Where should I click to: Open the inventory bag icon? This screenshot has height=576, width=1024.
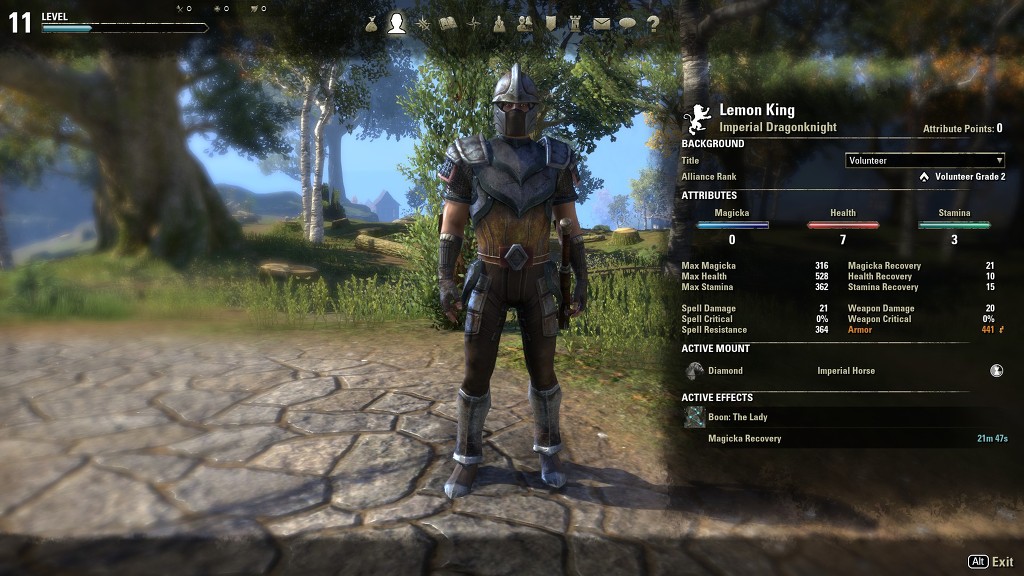[x=371, y=23]
